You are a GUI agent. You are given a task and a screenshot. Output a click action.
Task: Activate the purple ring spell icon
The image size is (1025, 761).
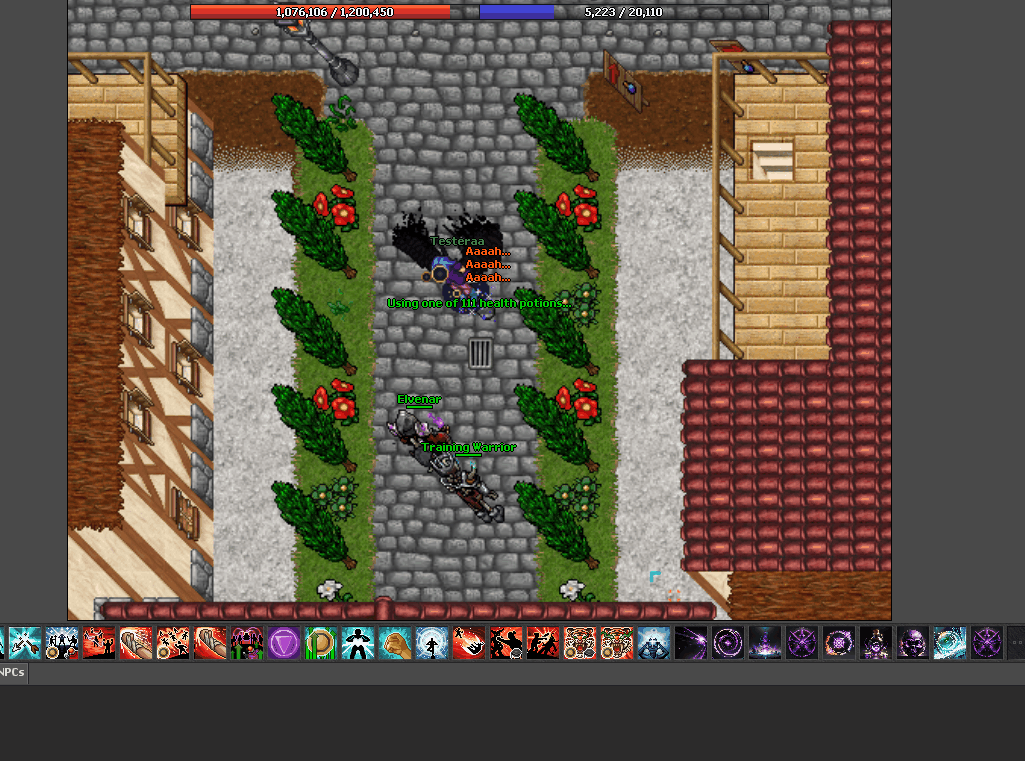[728, 643]
